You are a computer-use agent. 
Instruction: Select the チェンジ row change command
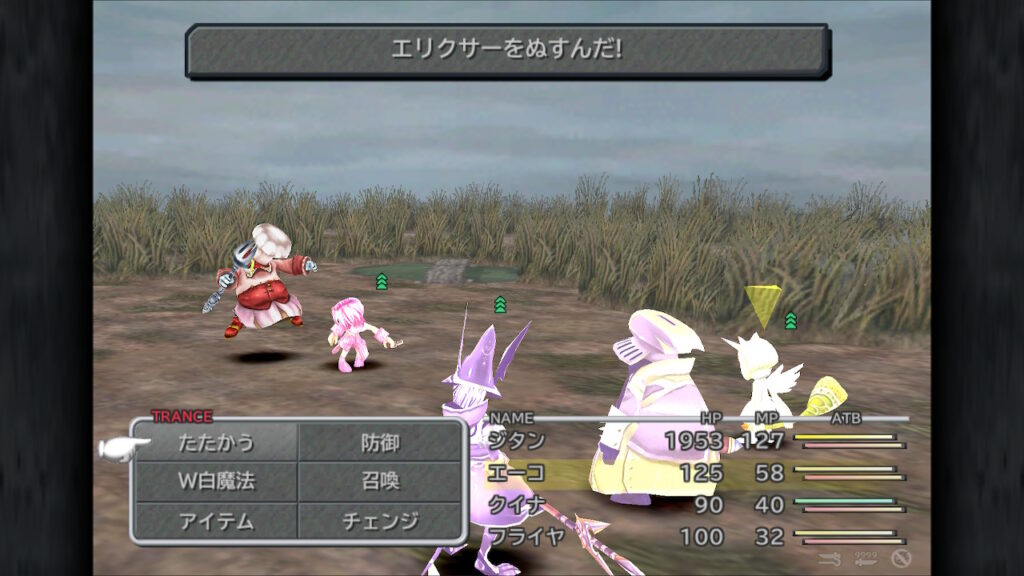(380, 521)
